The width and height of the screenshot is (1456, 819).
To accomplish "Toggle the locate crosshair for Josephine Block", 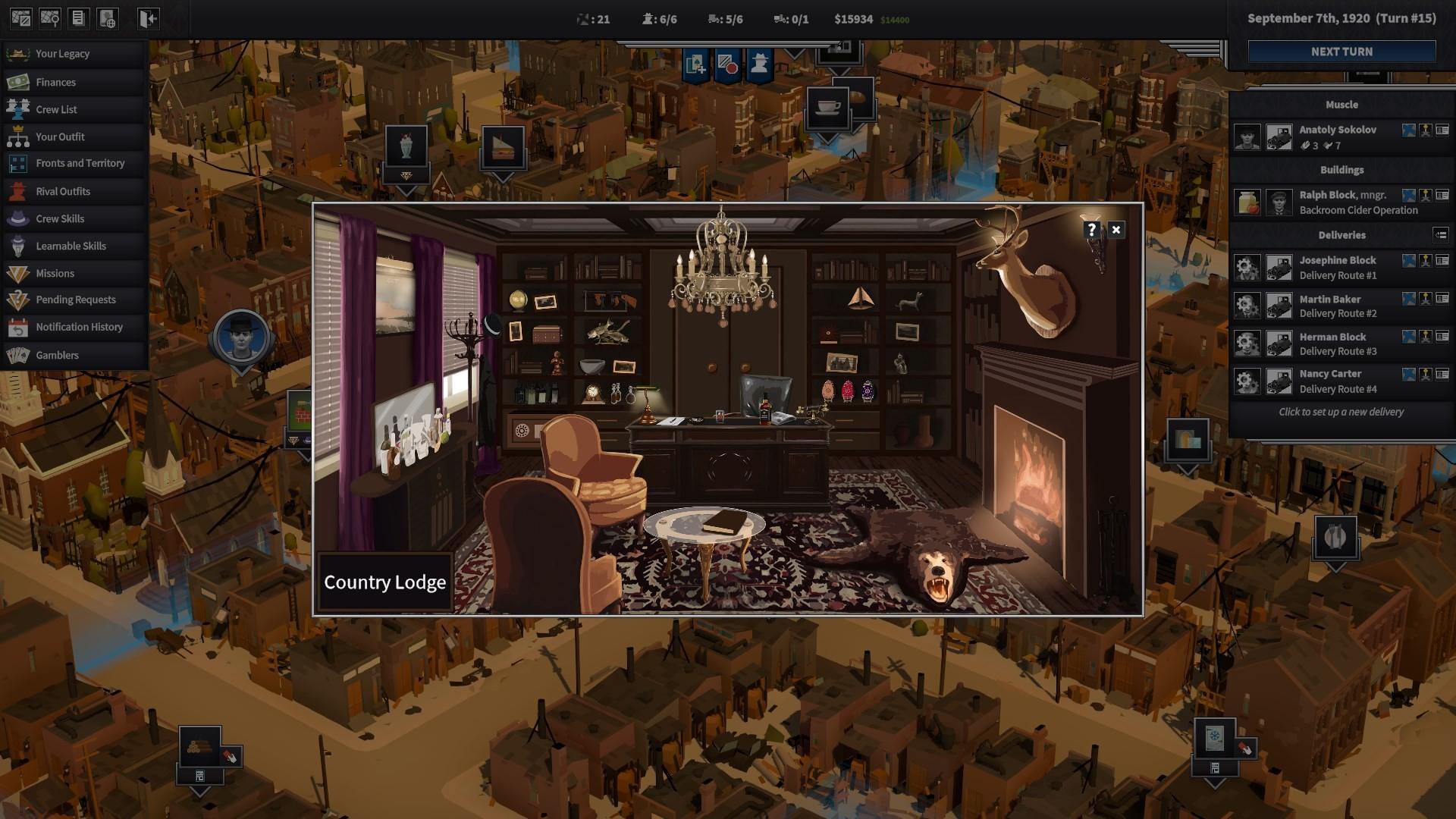I will click(1408, 260).
